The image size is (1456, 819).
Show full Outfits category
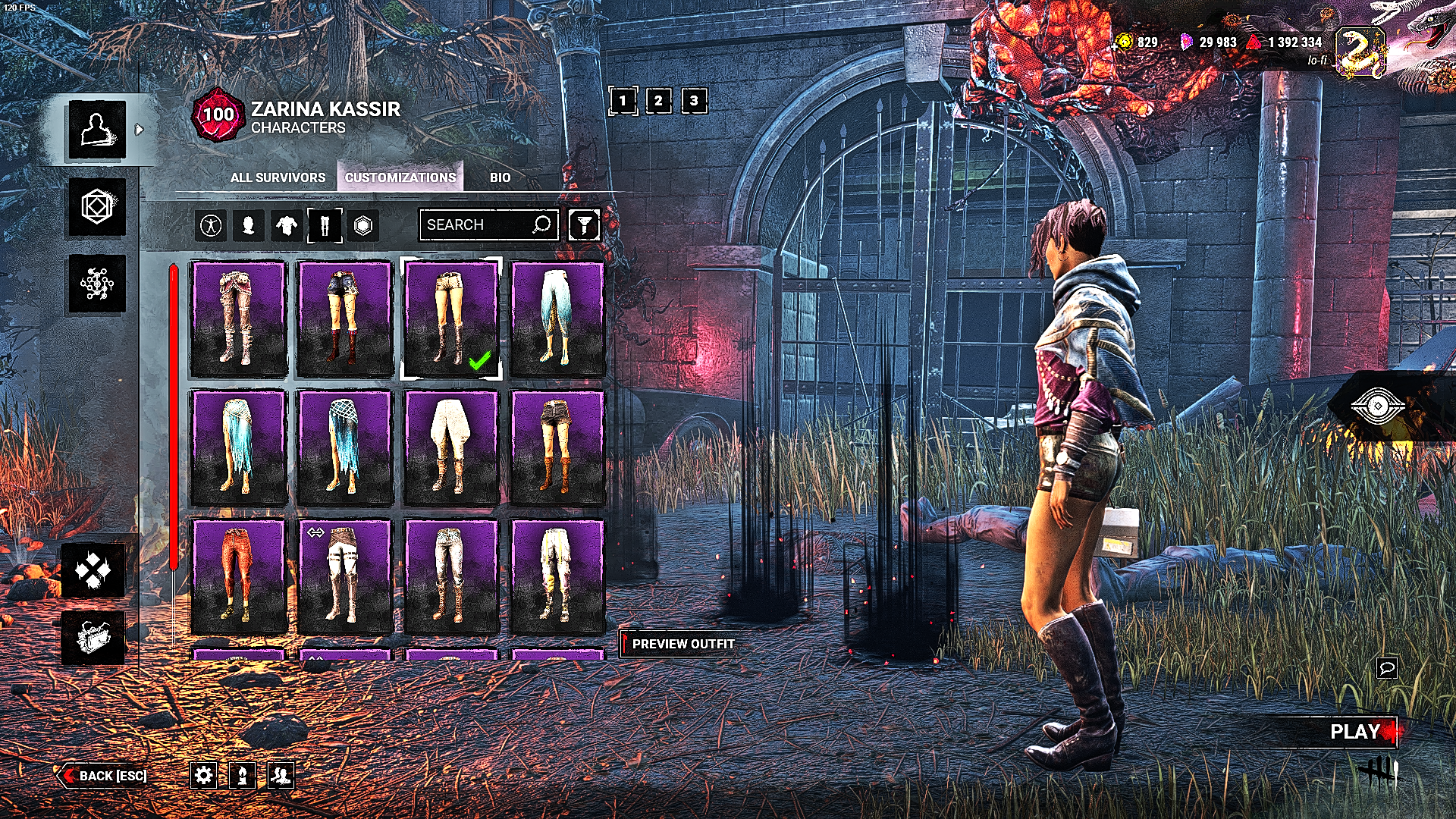tap(211, 224)
